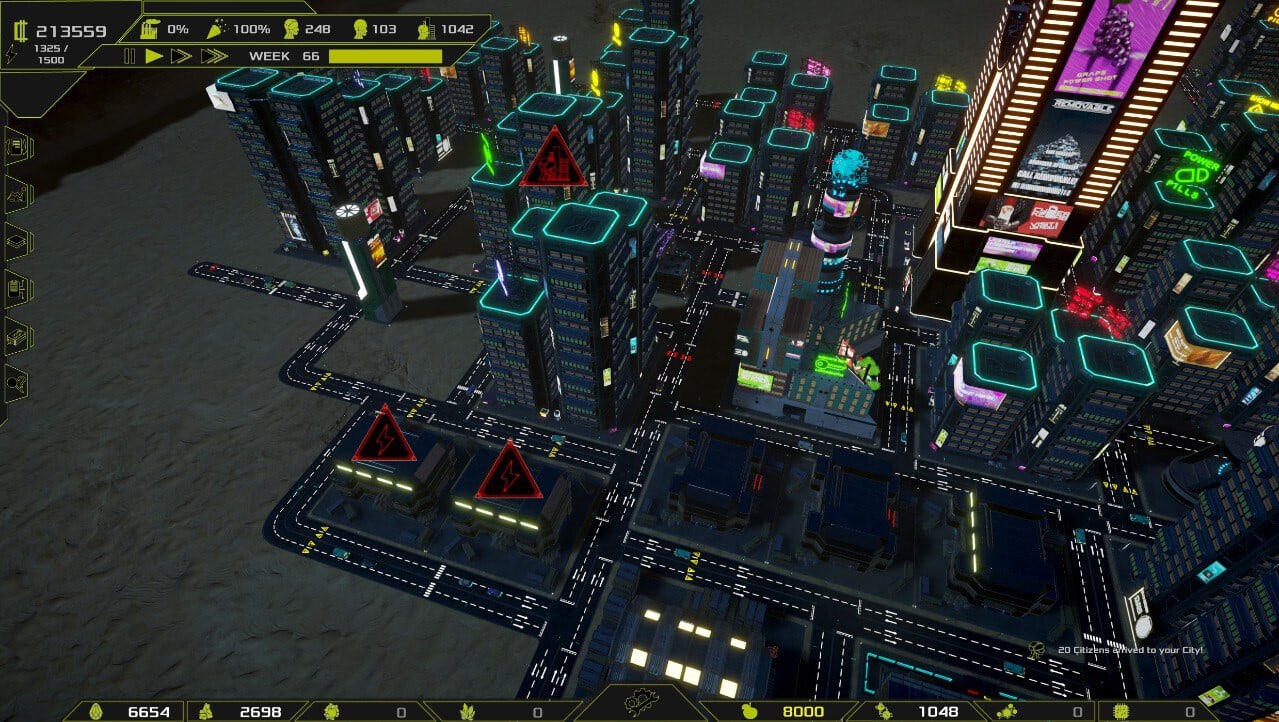This screenshot has height=722, width=1279.
Task: Choose the open box sidebar icon
Action: [x=18, y=336]
